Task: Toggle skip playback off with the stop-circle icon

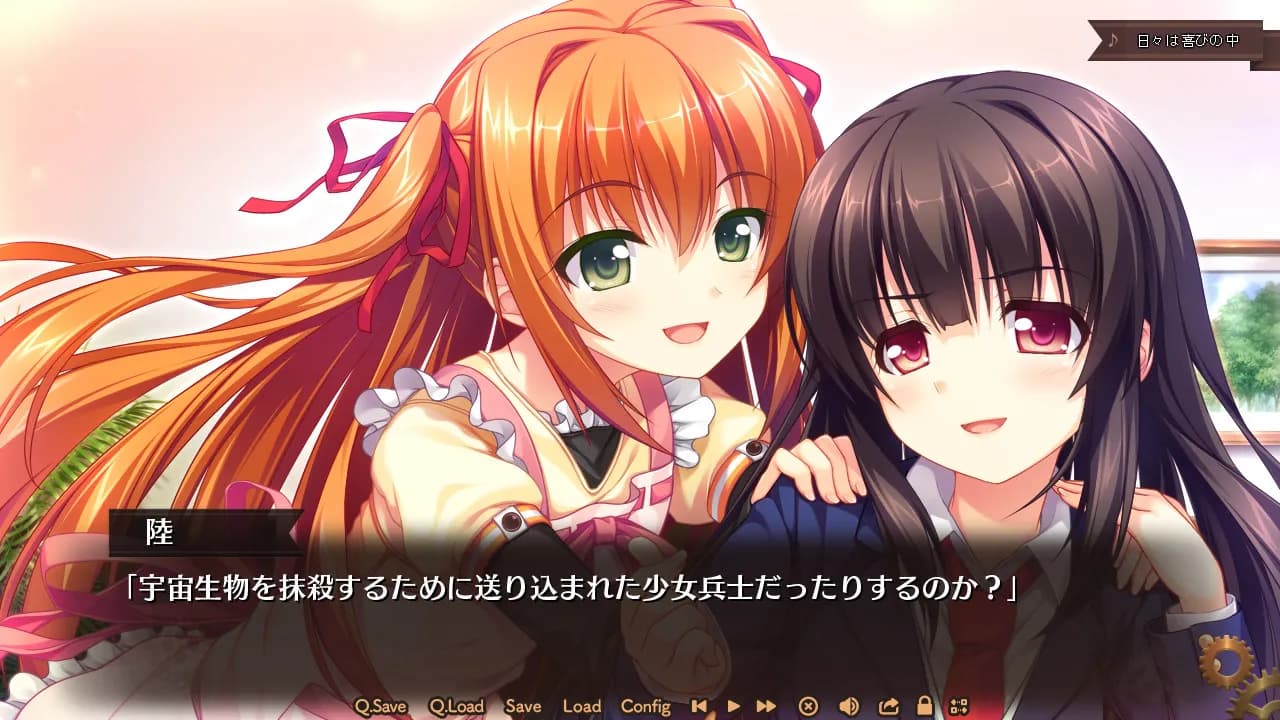Action: tap(807, 706)
